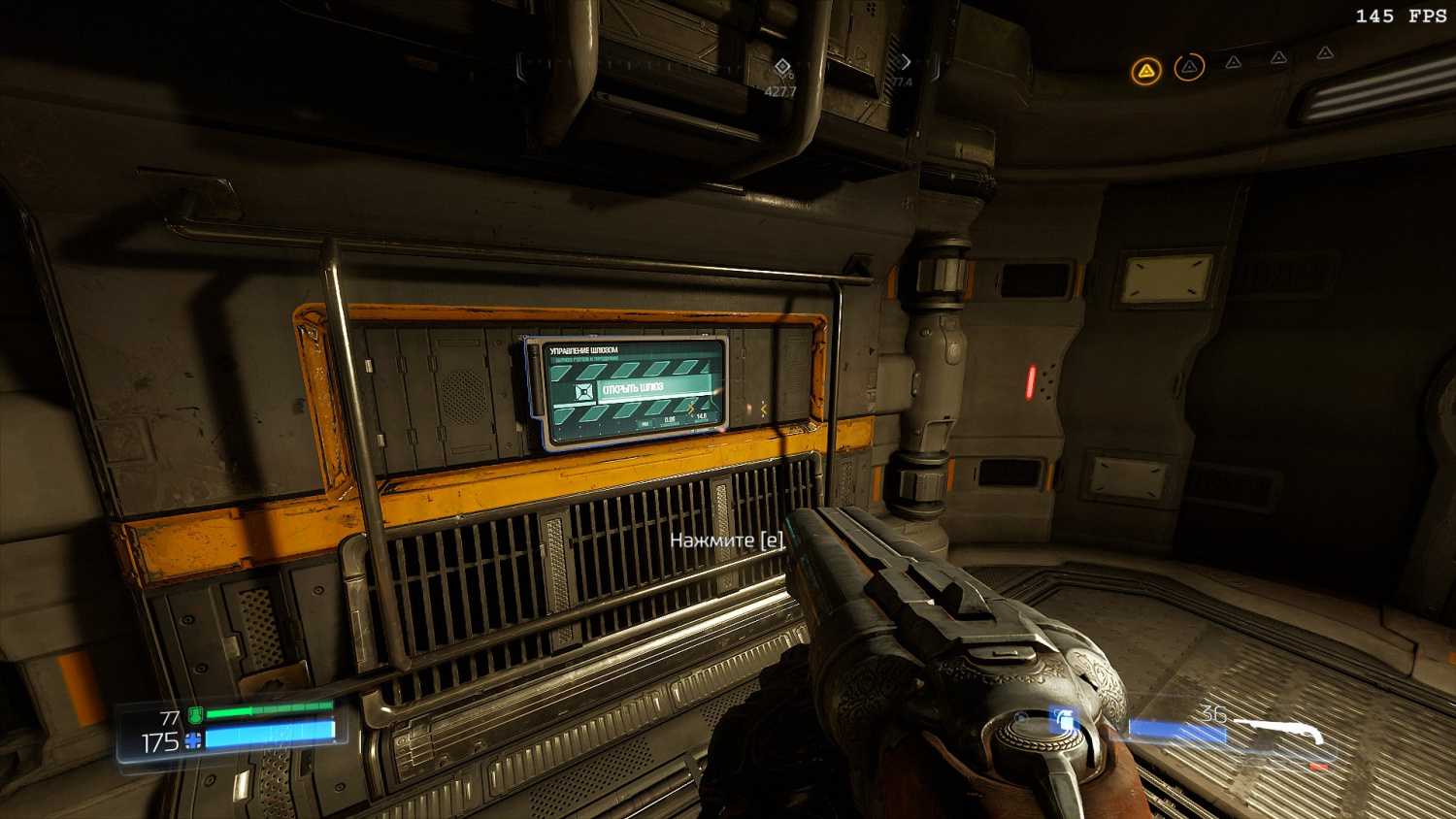
Task: Click the glowing orange challenge triangle icon
Action: pos(1146,70)
